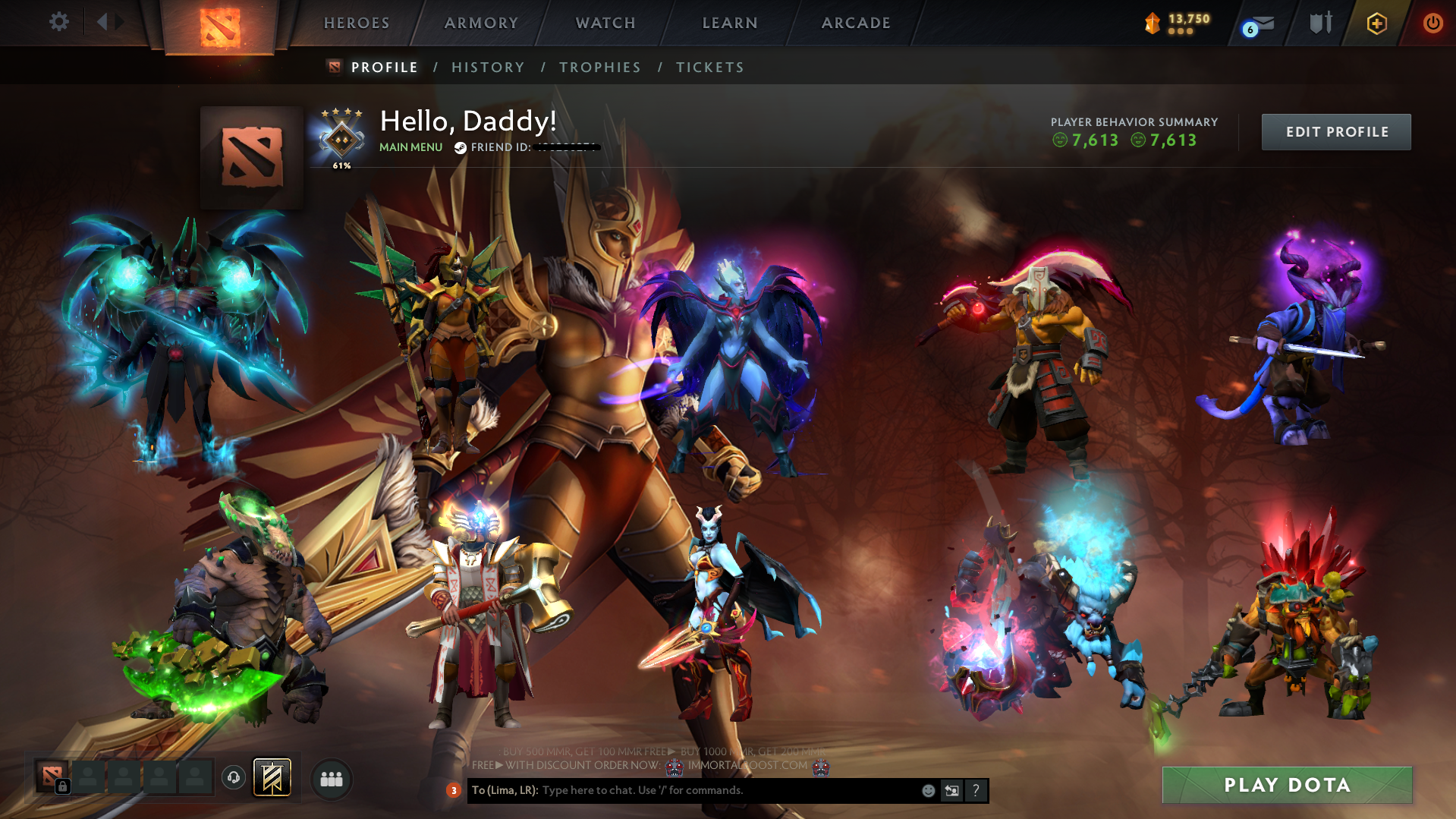
Task: Click the power/exit button
Action: pos(1432,23)
